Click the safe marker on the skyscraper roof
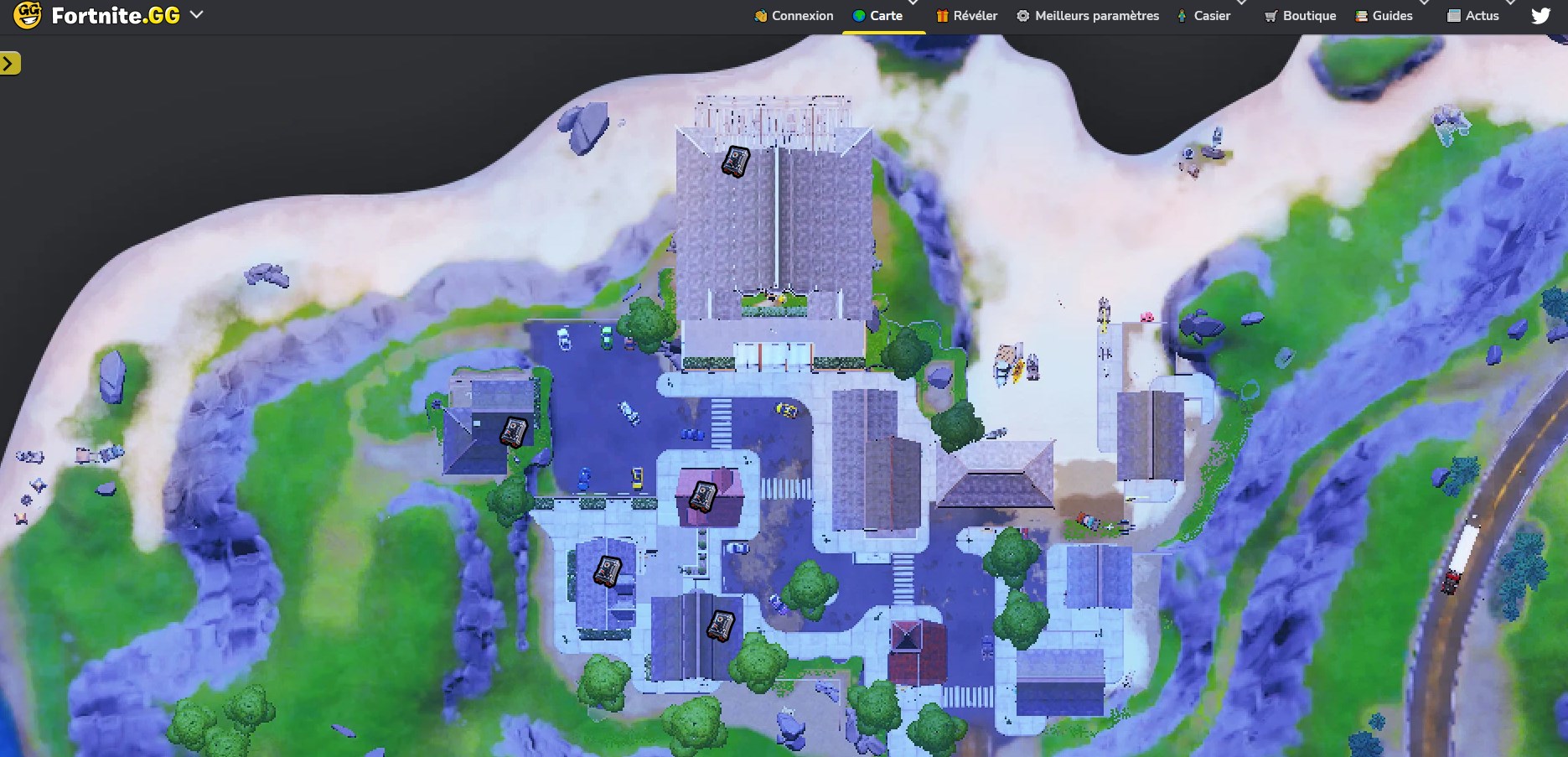Image resolution: width=1568 pixels, height=757 pixels. tap(735, 162)
